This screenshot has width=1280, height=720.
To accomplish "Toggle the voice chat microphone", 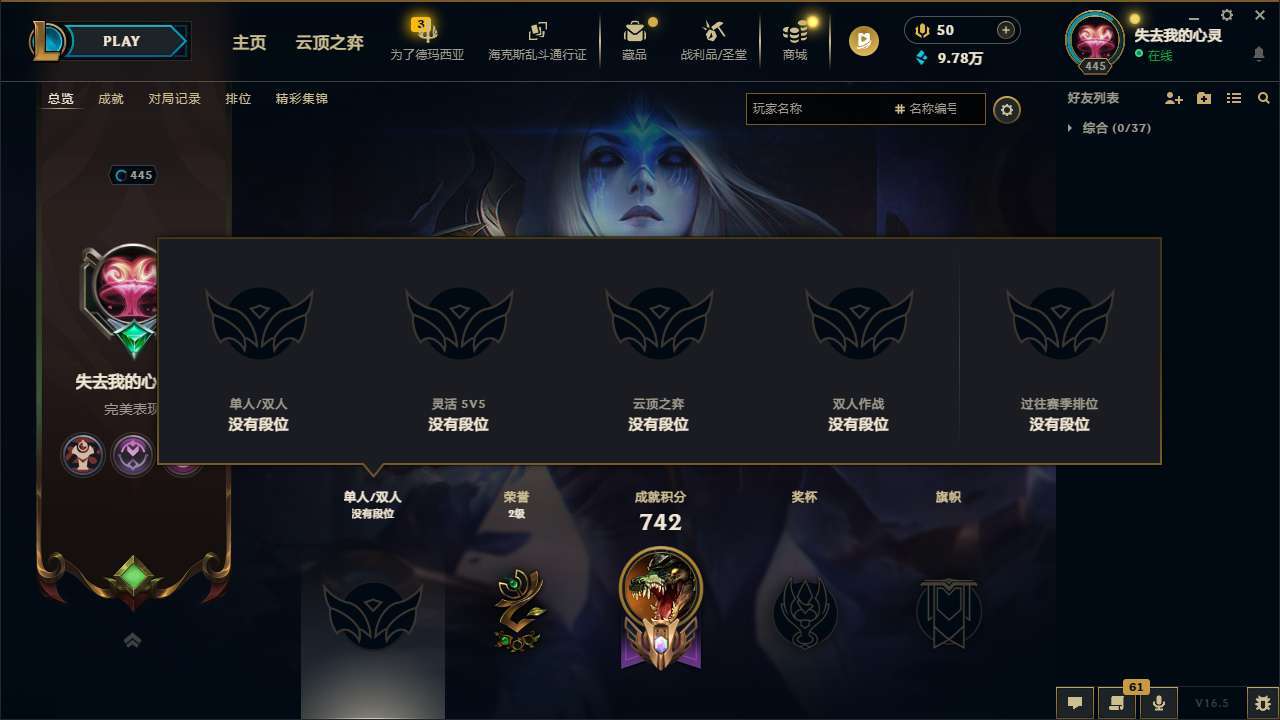I will [1158, 703].
